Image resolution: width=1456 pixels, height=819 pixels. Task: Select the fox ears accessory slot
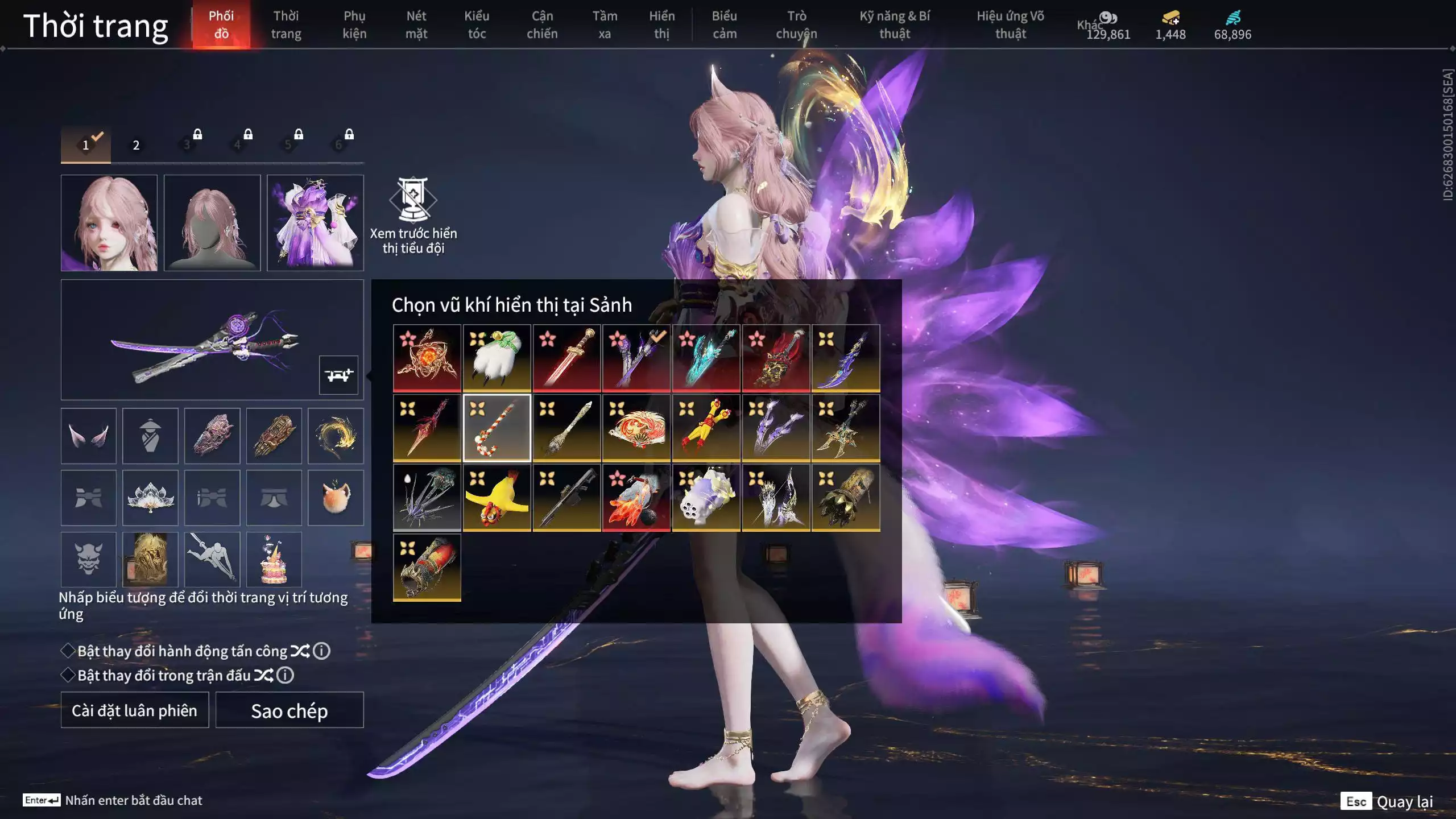(88, 436)
